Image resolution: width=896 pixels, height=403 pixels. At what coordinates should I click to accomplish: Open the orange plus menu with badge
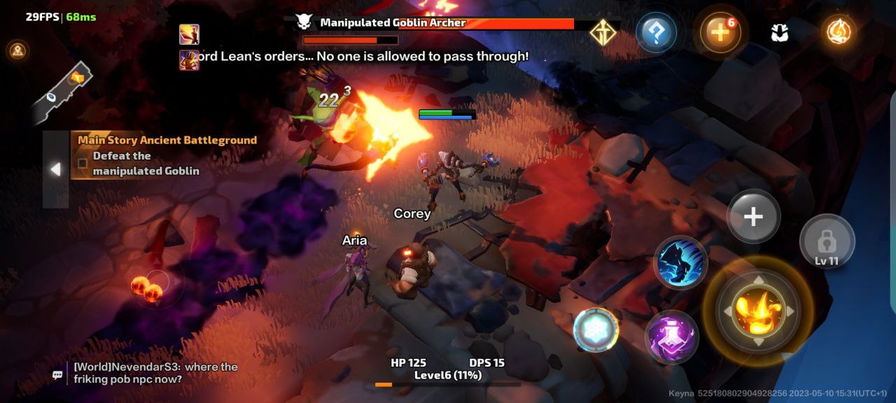[x=717, y=33]
